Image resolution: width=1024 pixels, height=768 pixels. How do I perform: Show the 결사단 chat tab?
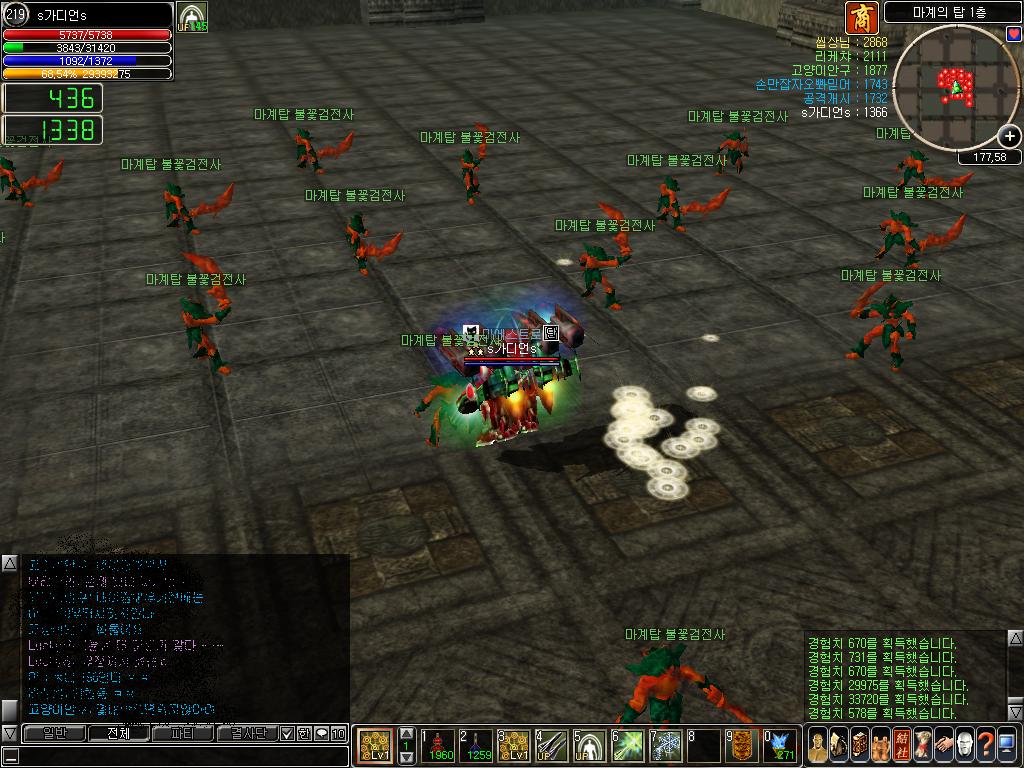point(247,734)
